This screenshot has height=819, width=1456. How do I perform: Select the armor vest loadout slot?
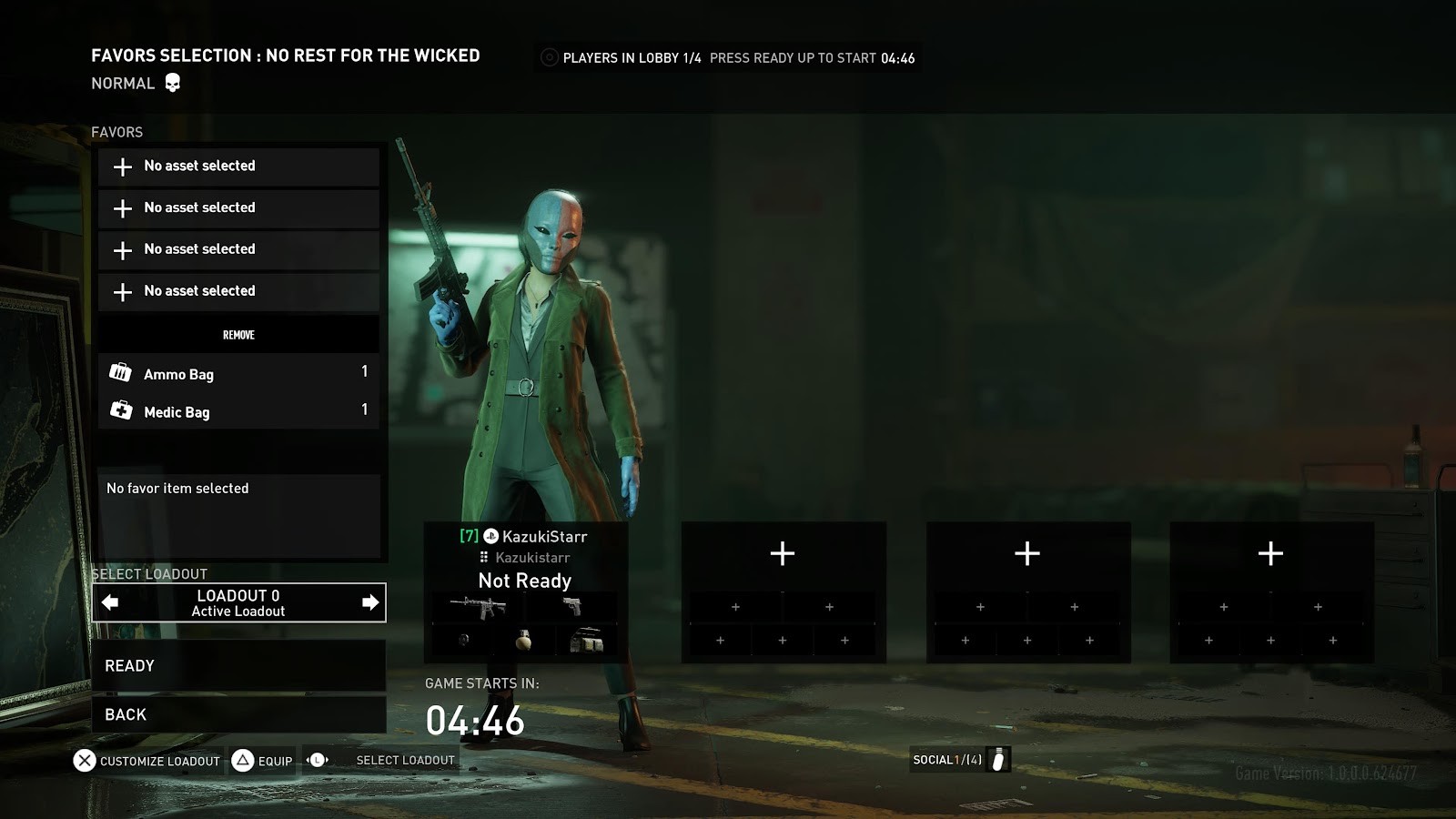pos(586,641)
